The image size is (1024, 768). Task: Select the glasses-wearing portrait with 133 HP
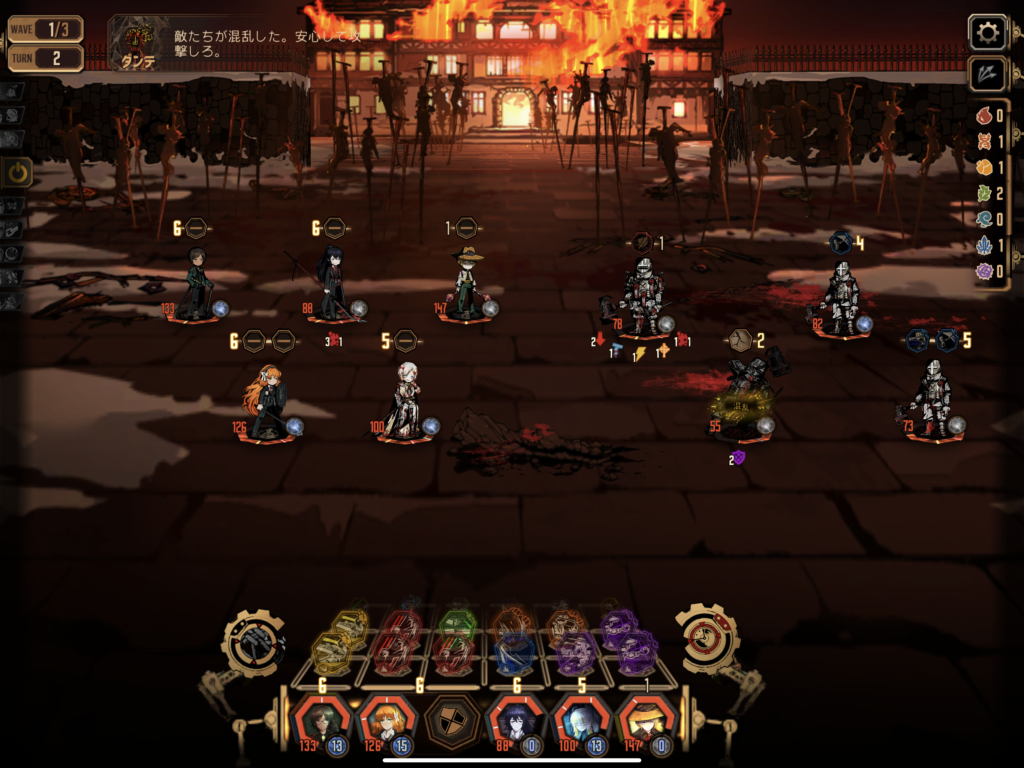click(x=320, y=720)
